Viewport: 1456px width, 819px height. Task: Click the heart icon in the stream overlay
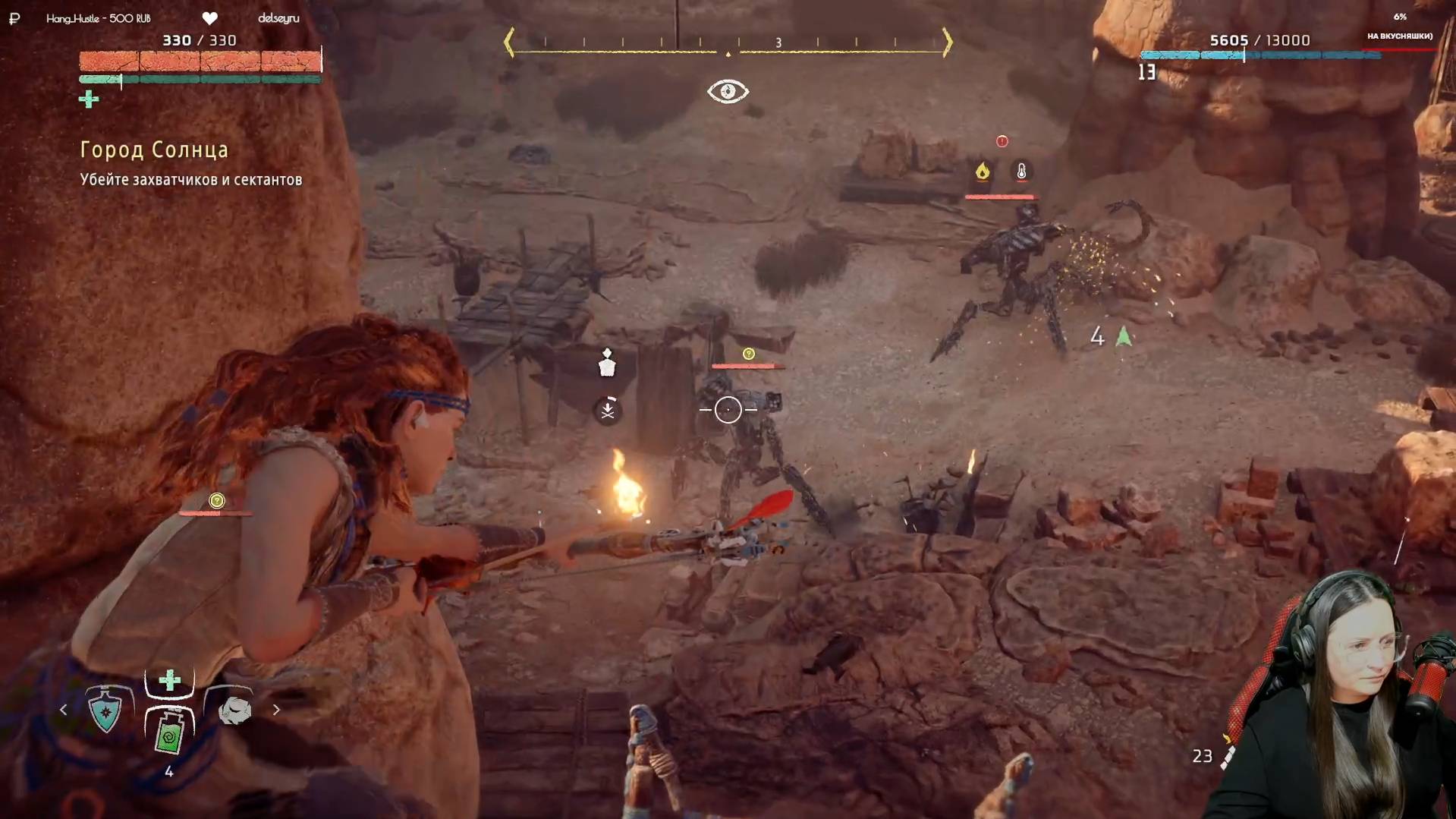(x=210, y=18)
